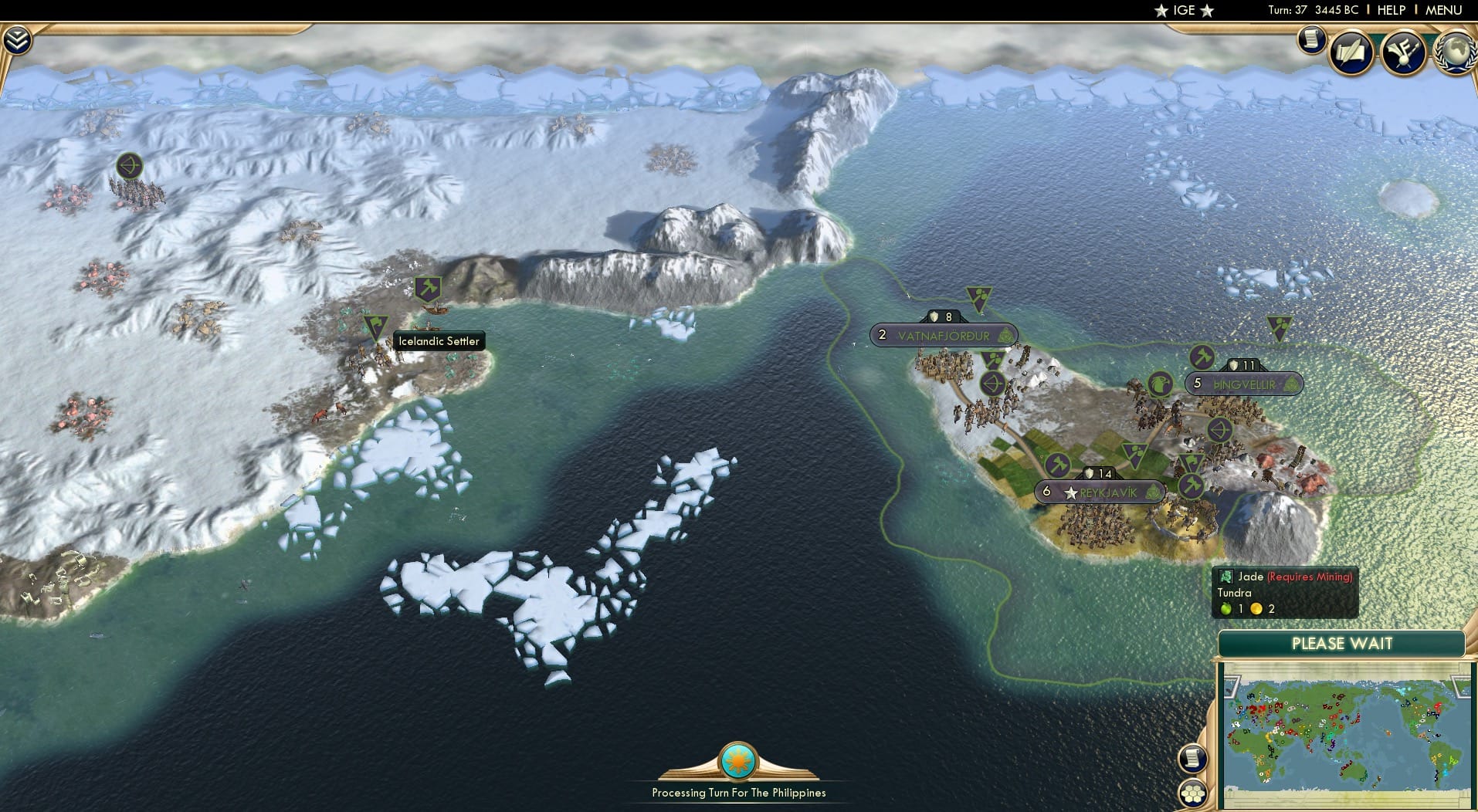Screen dimensions: 1478x812
Task: Select the green unit flag above Vatnafjörður
Action: (x=978, y=297)
